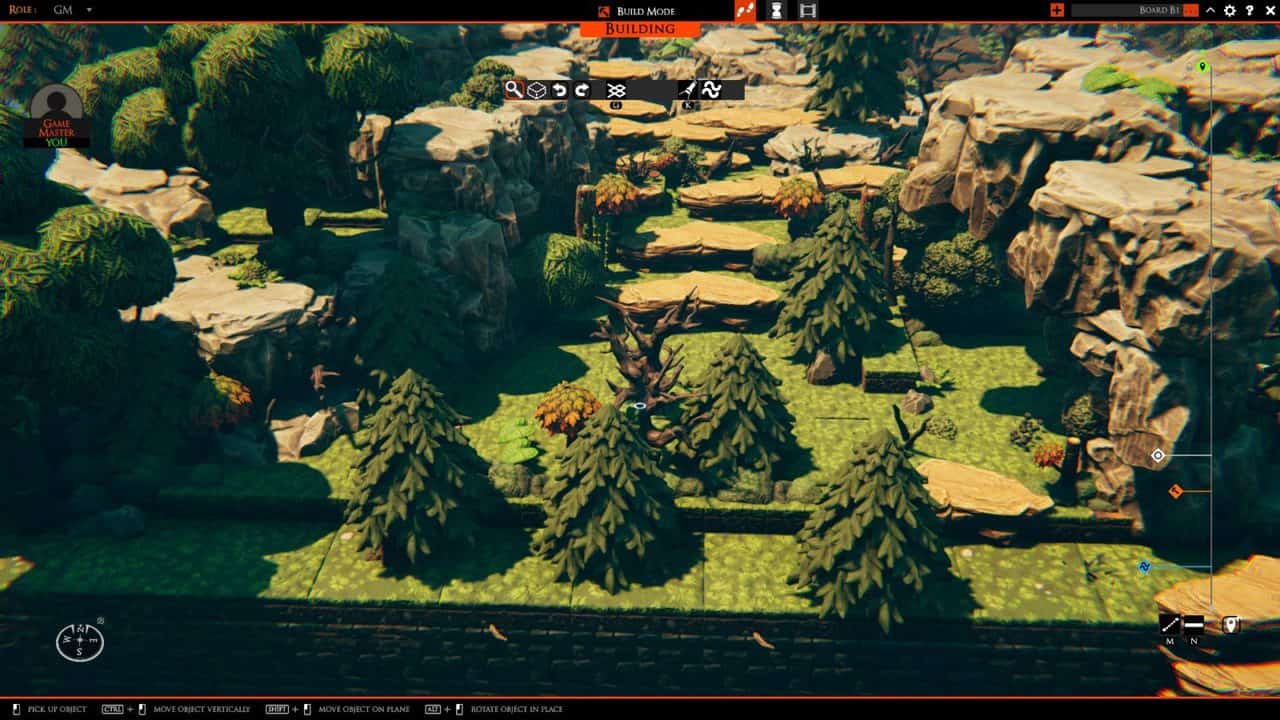Open the help question mark
The width and height of the screenshot is (1280, 720).
[x=1249, y=11]
